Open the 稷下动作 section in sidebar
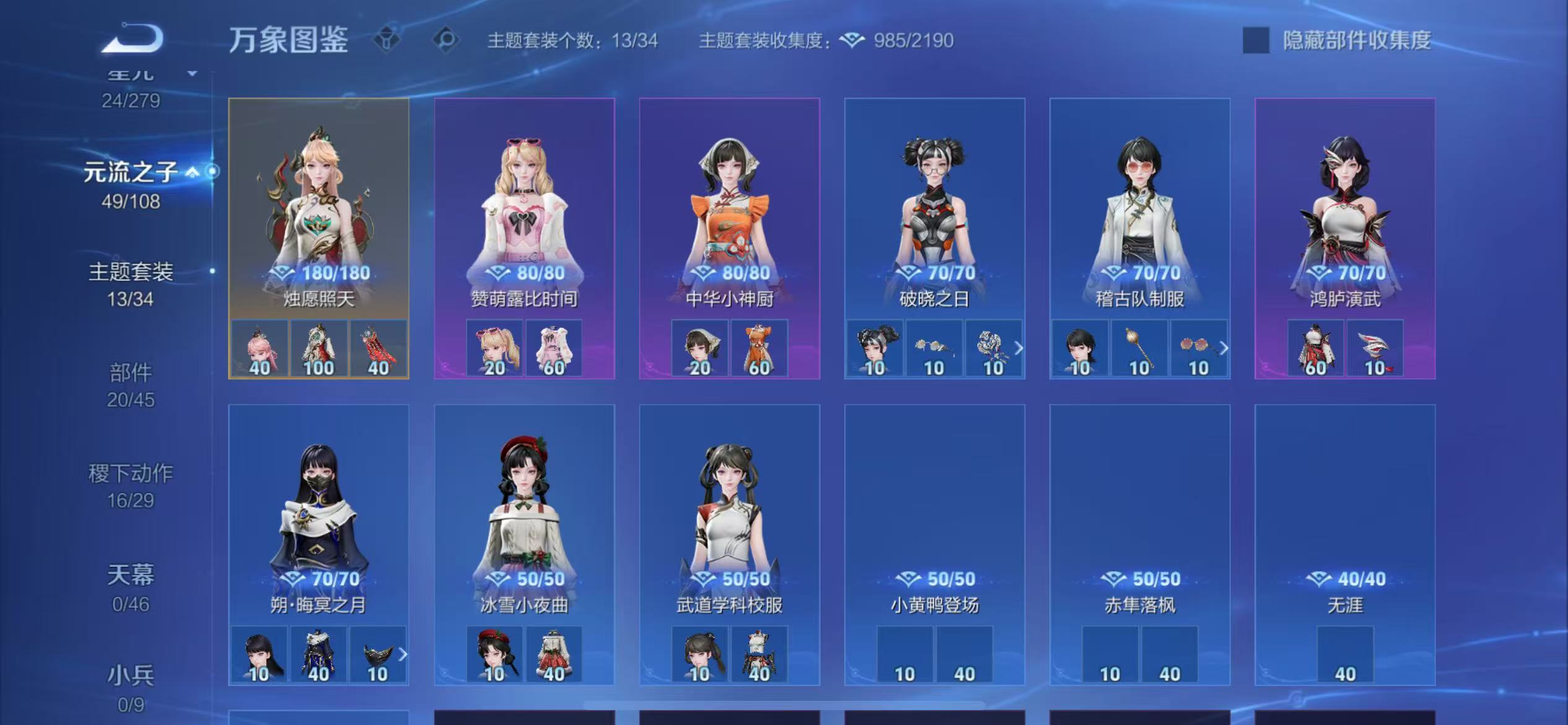This screenshot has width=1568, height=725. click(x=130, y=472)
